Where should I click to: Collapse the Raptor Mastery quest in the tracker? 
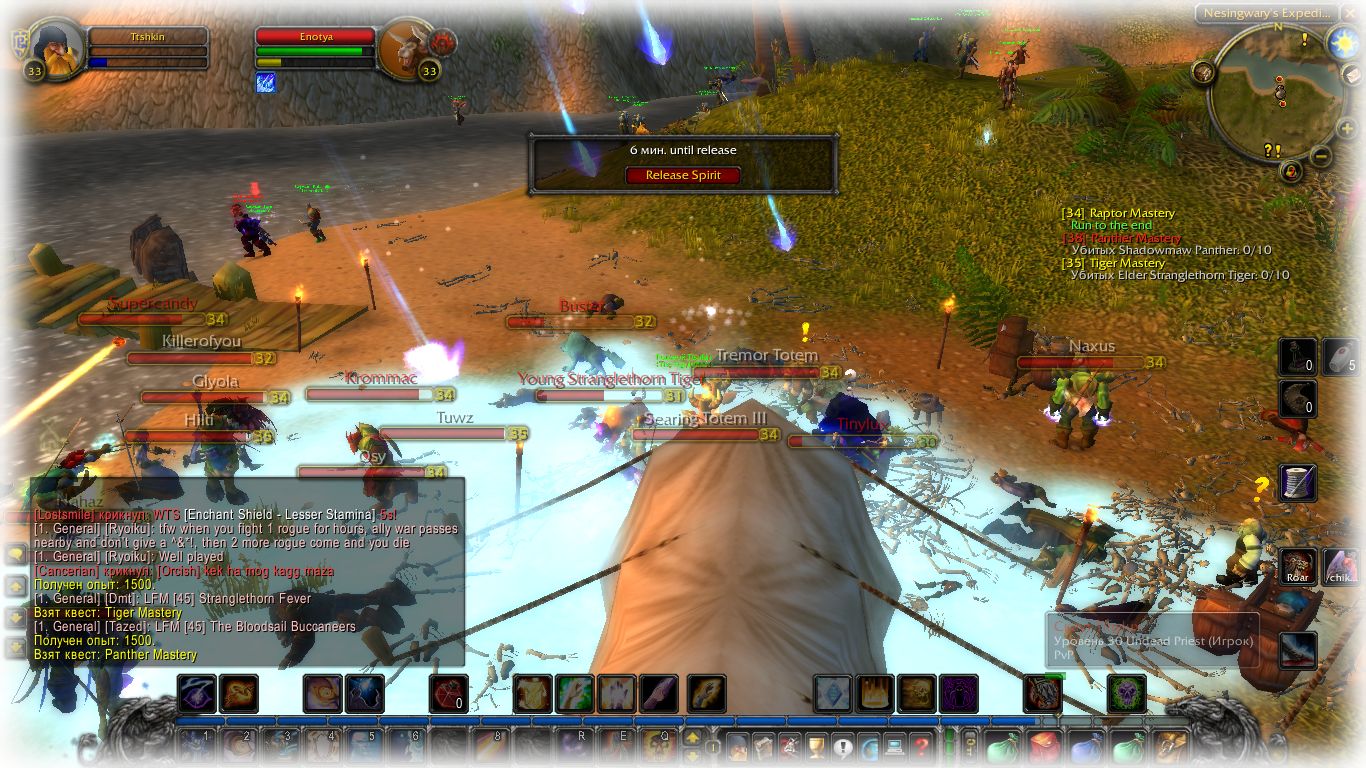tap(1116, 213)
